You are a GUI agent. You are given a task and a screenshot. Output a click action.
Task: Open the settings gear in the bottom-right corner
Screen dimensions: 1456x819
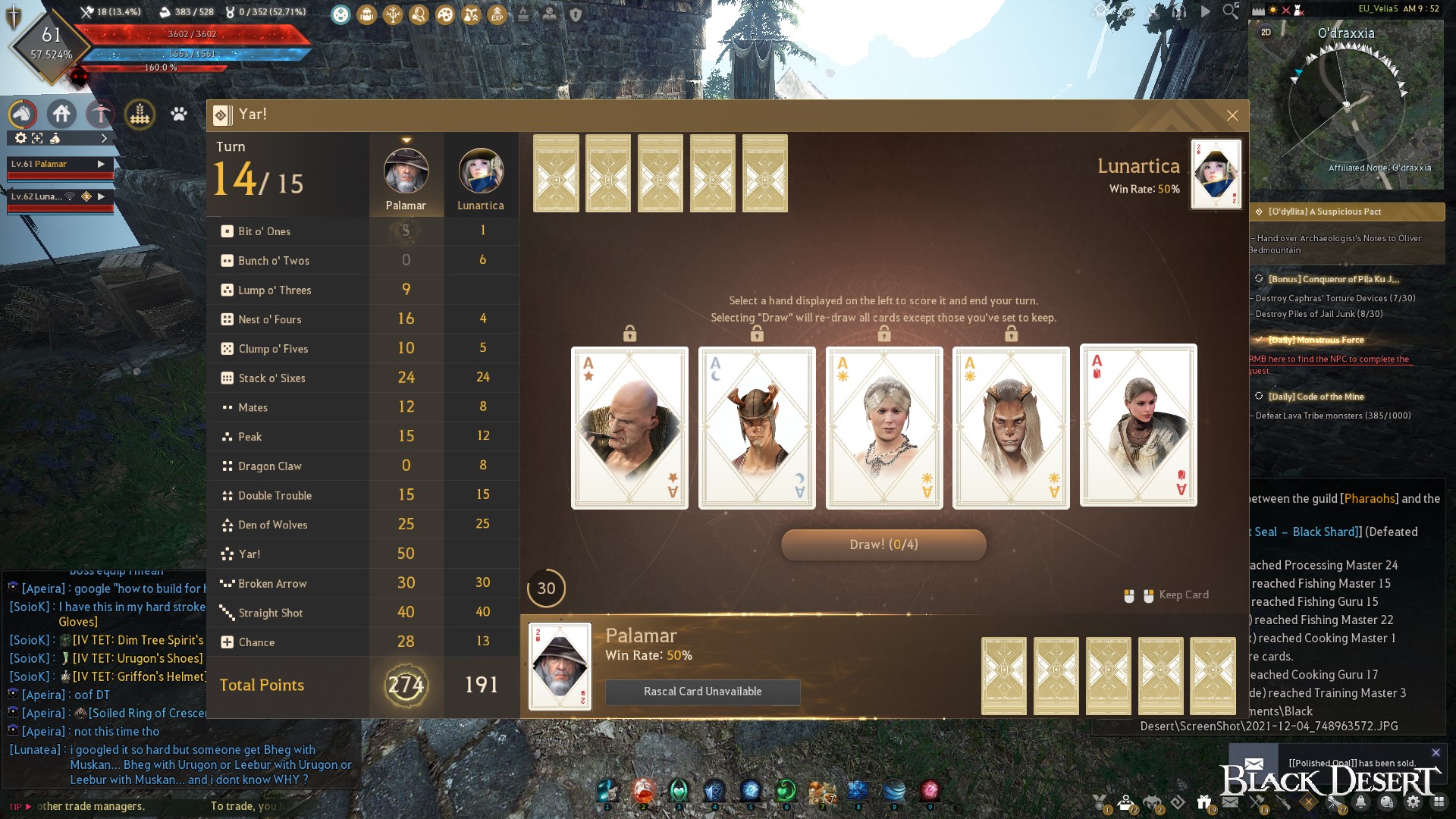click(x=1414, y=802)
